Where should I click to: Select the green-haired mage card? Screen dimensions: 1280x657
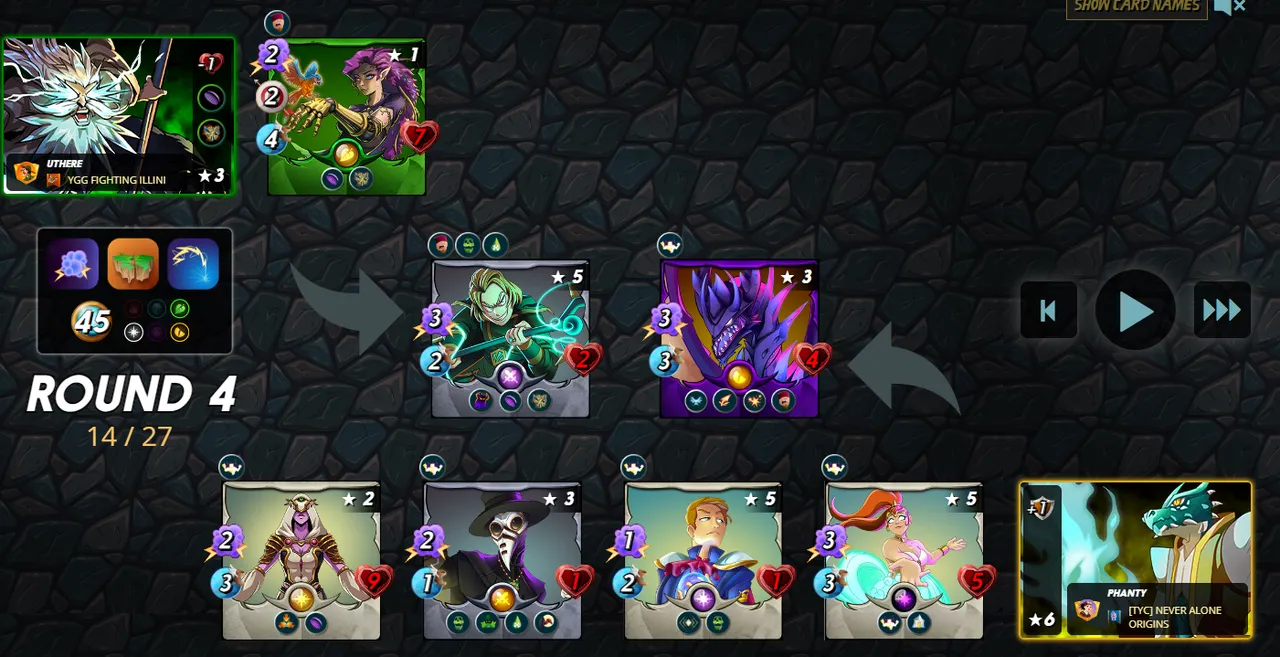(510, 338)
